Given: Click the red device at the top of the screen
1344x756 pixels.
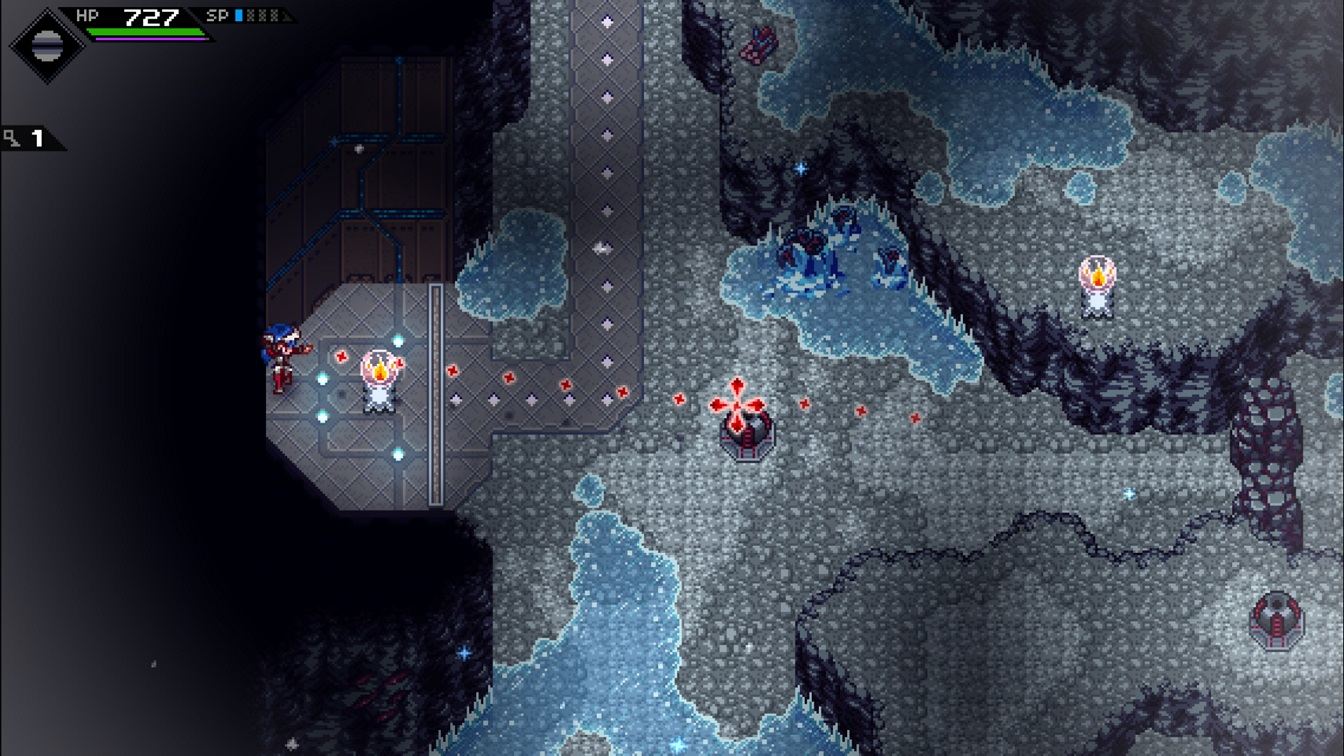Looking at the screenshot, I should tap(757, 46).
